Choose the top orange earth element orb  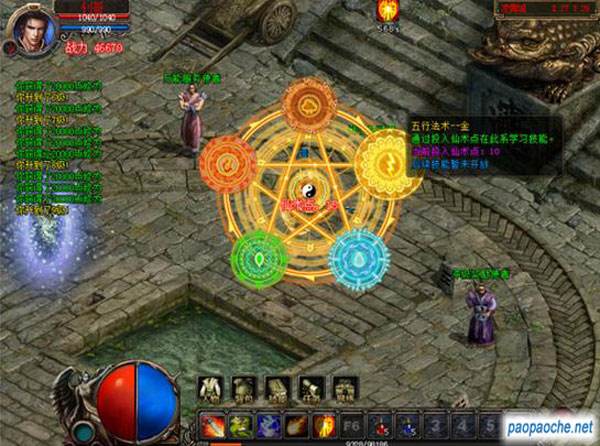coord(308,105)
